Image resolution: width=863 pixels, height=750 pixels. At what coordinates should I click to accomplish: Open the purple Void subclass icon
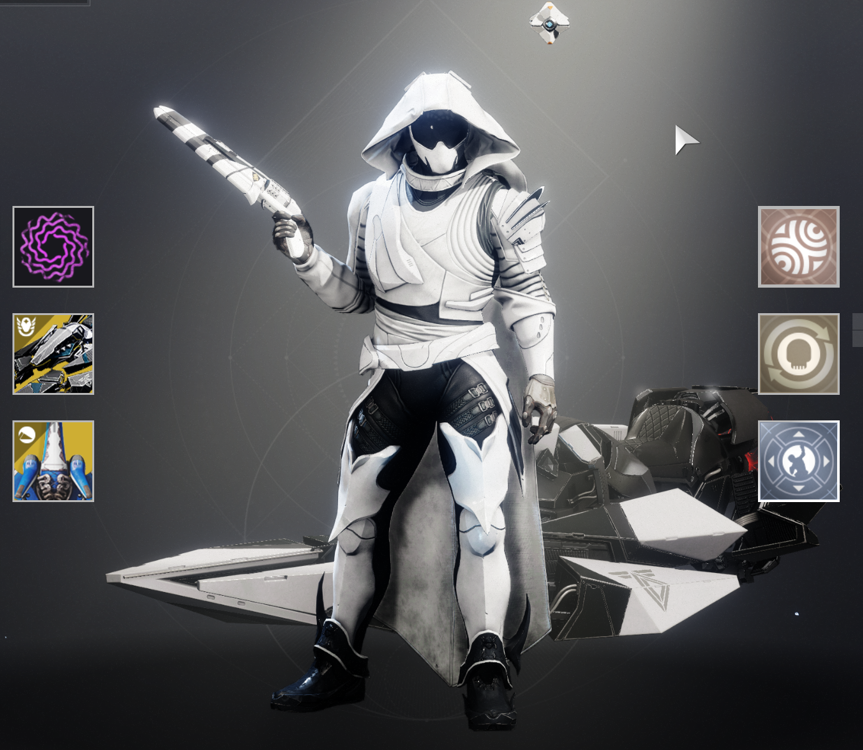[53, 247]
